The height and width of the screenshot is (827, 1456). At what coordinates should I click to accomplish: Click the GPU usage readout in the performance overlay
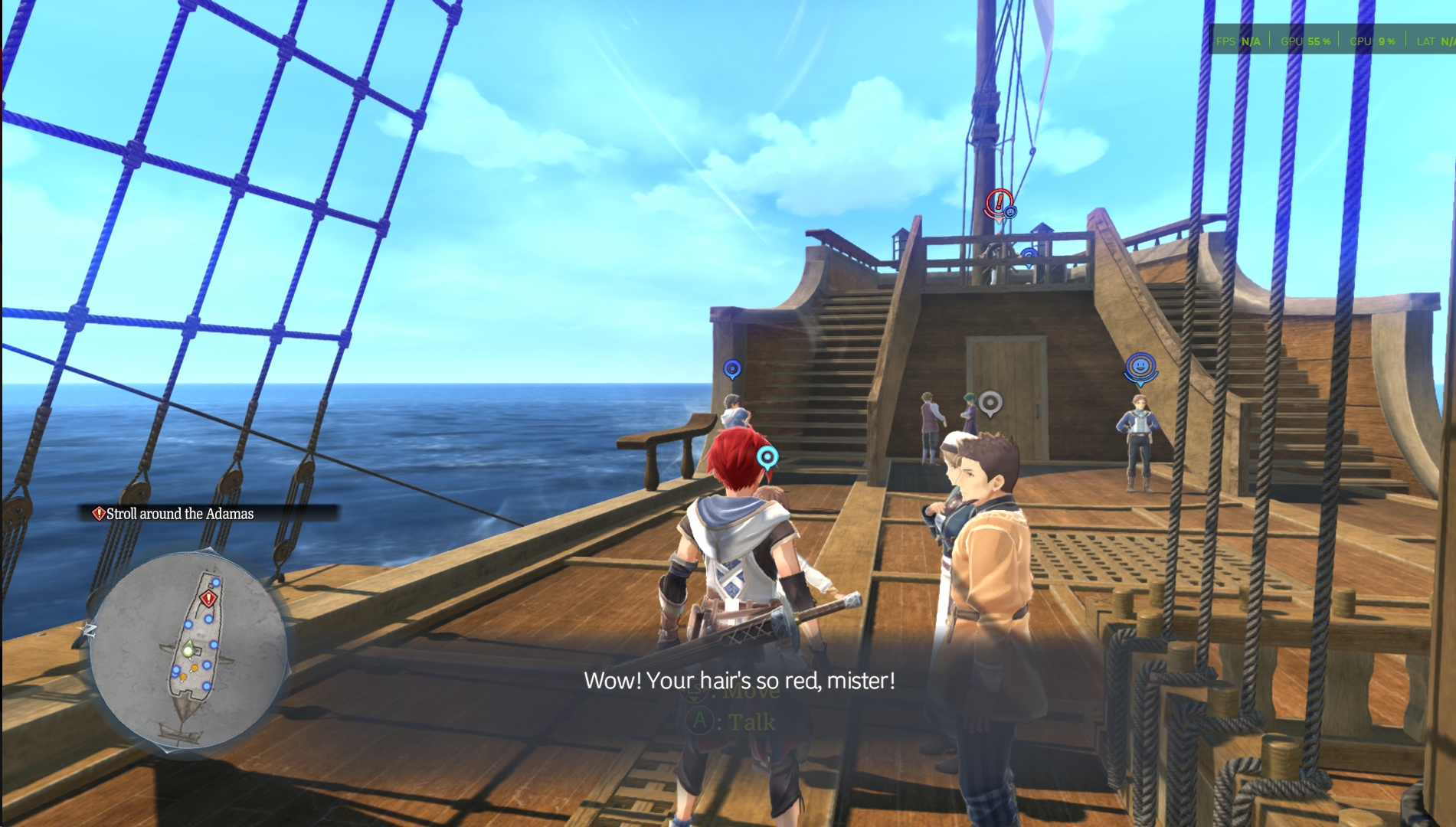pos(1305,41)
